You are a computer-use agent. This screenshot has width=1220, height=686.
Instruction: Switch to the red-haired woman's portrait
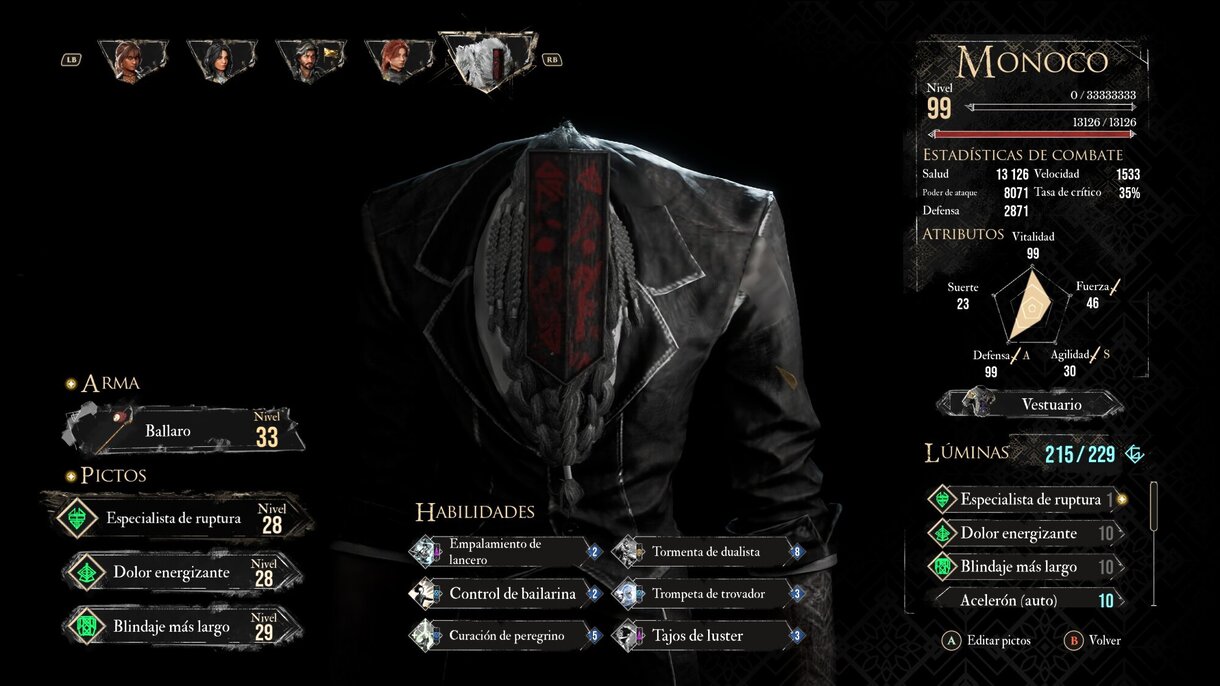tap(398, 60)
